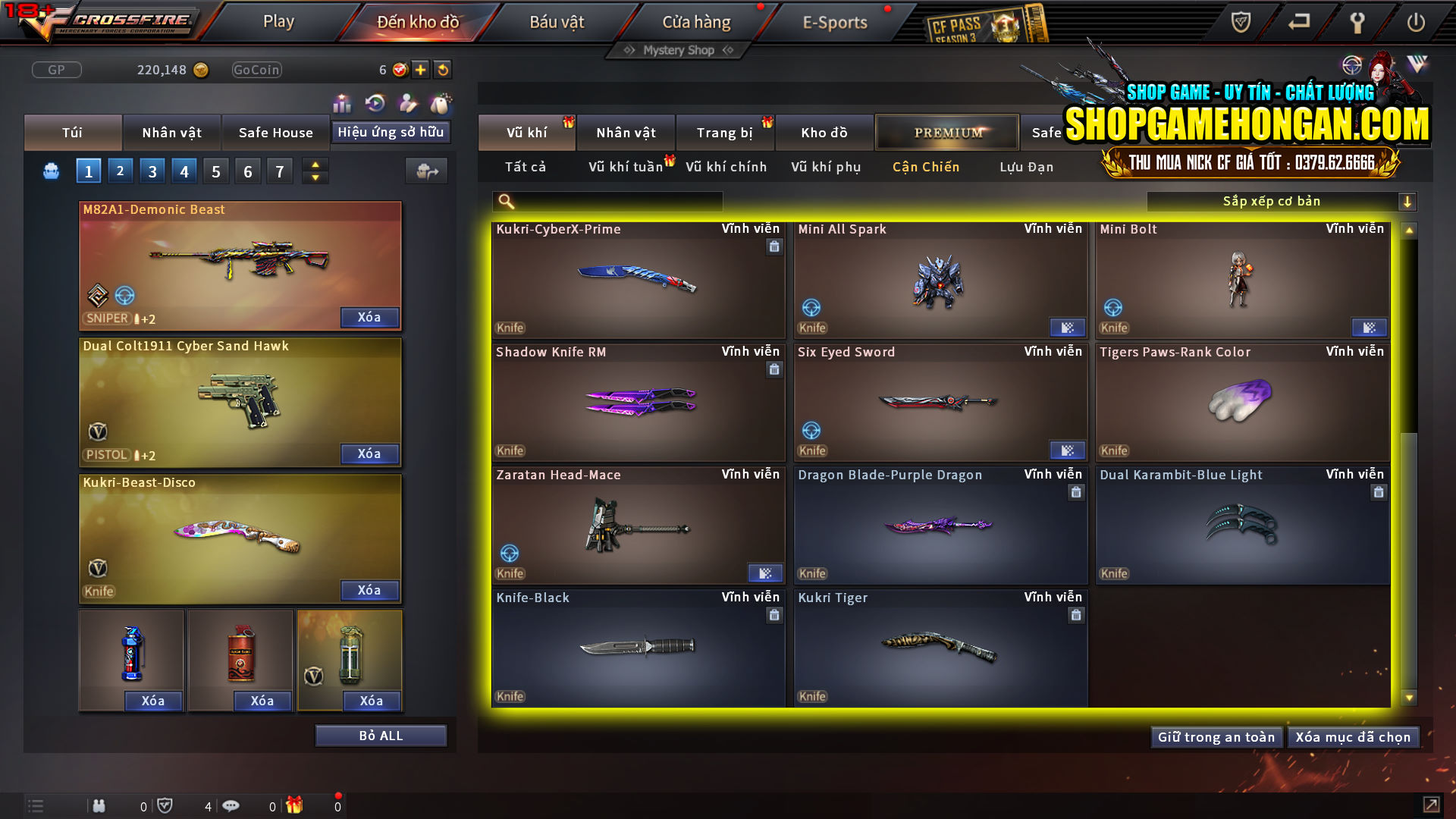Switch back to inventory page 1
1456x819 pixels.
click(88, 171)
